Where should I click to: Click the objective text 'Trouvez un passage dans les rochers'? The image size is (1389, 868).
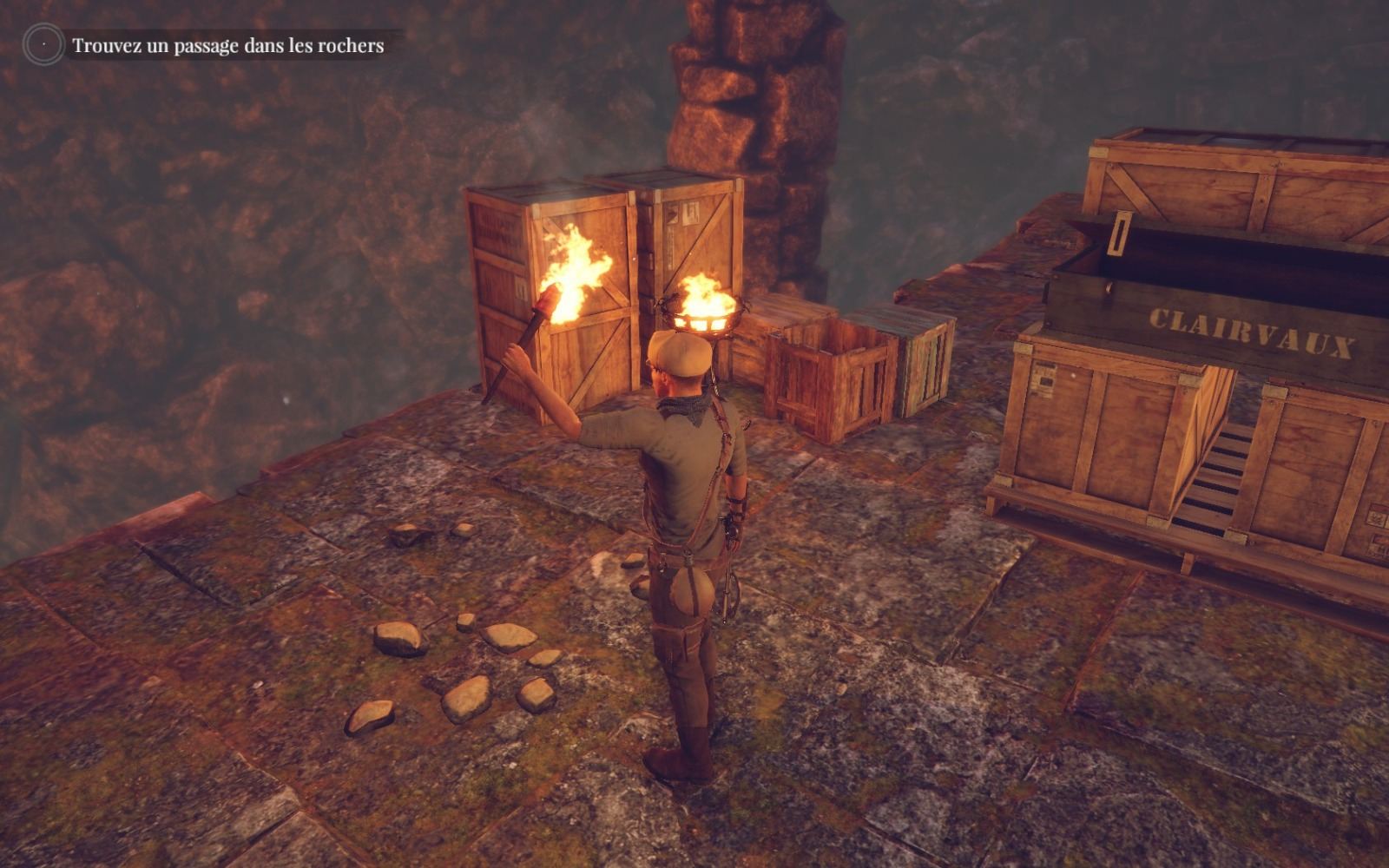tap(227, 45)
